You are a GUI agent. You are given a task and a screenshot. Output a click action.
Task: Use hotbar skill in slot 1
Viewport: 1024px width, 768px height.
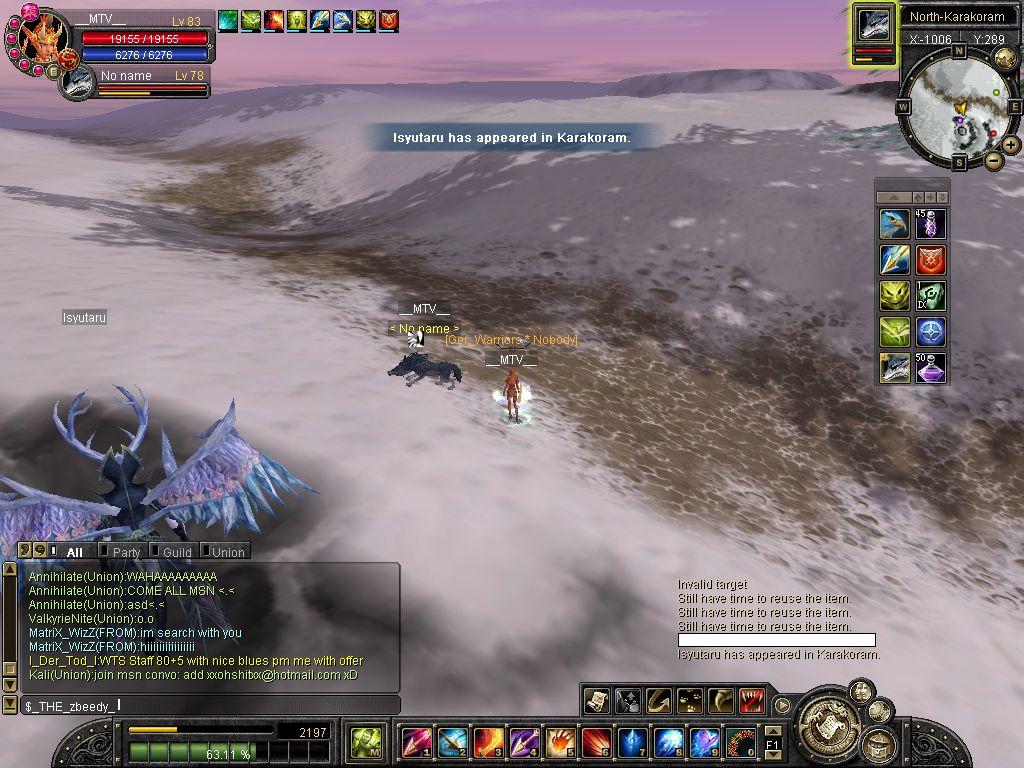tap(416, 743)
